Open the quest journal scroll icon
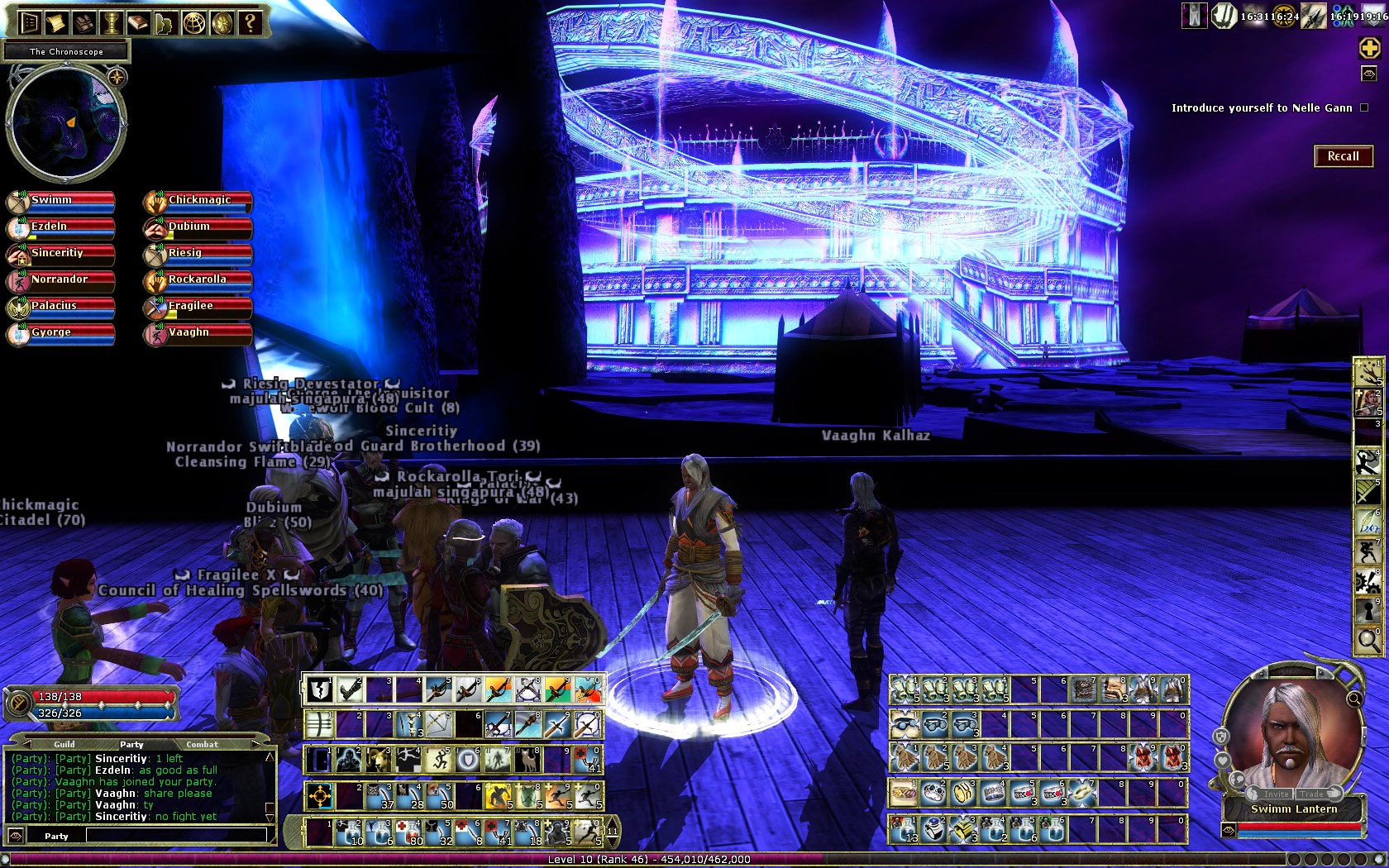 click(57, 22)
